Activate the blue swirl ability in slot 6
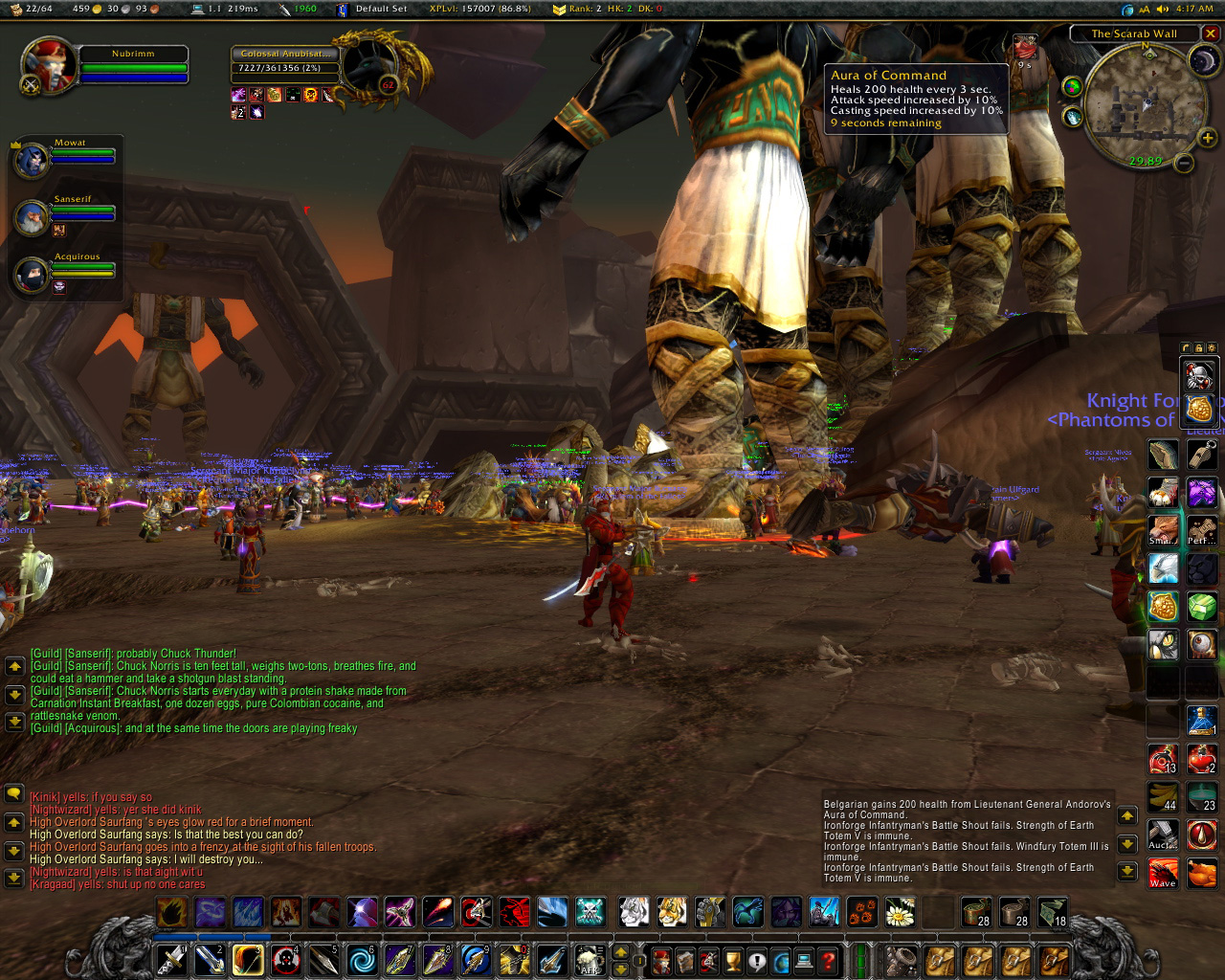 (x=362, y=959)
